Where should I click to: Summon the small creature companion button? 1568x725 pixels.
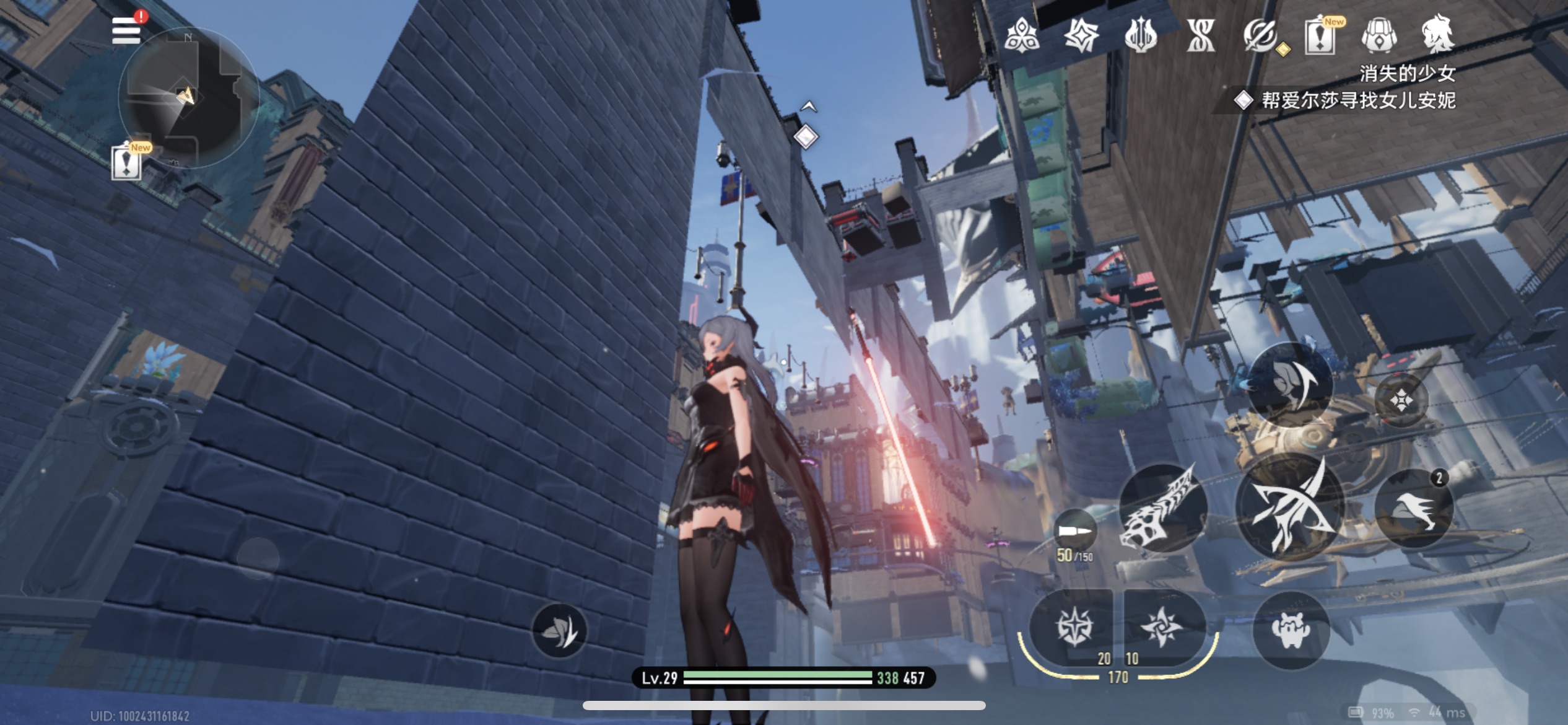click(1291, 630)
